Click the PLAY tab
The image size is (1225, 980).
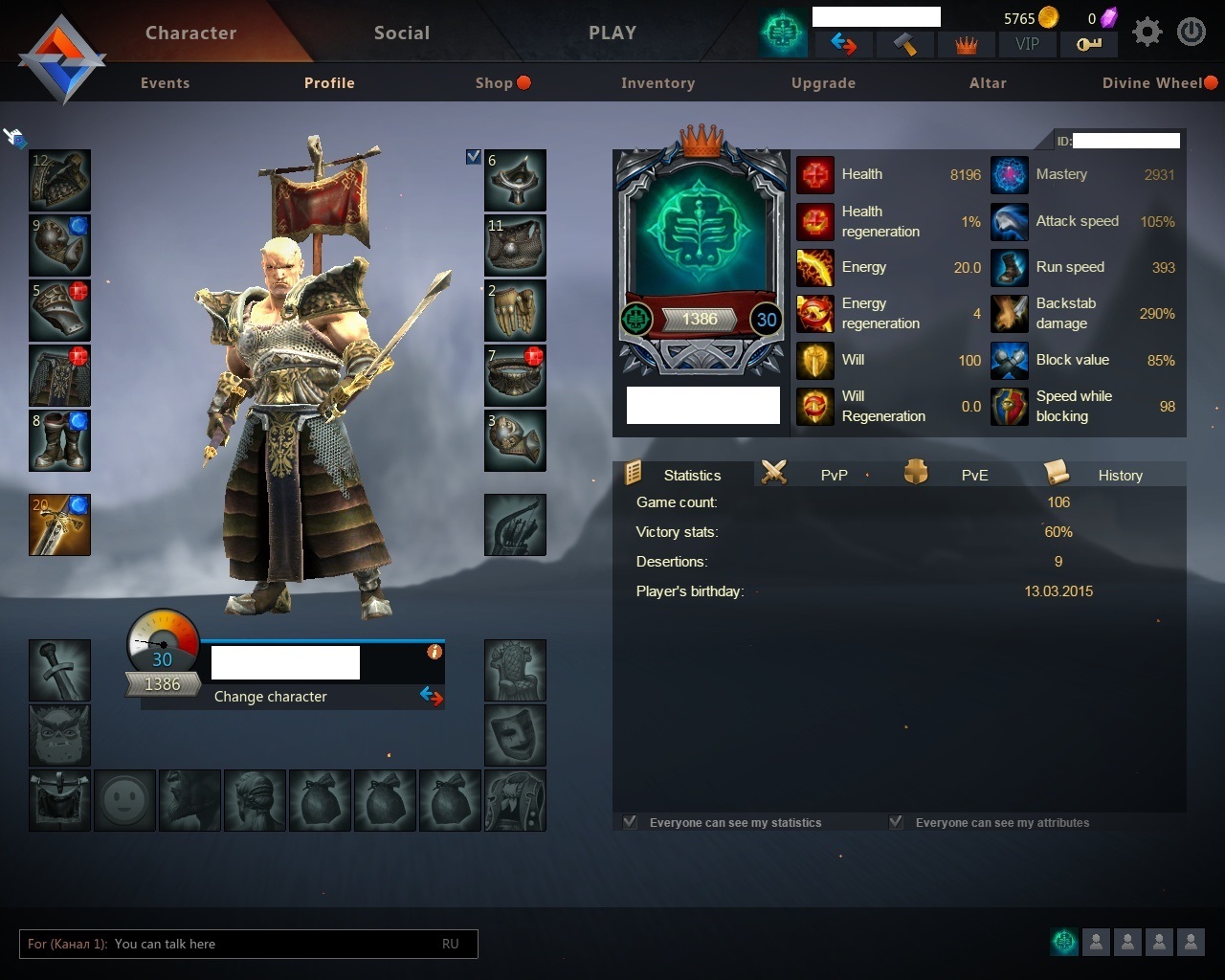[612, 33]
